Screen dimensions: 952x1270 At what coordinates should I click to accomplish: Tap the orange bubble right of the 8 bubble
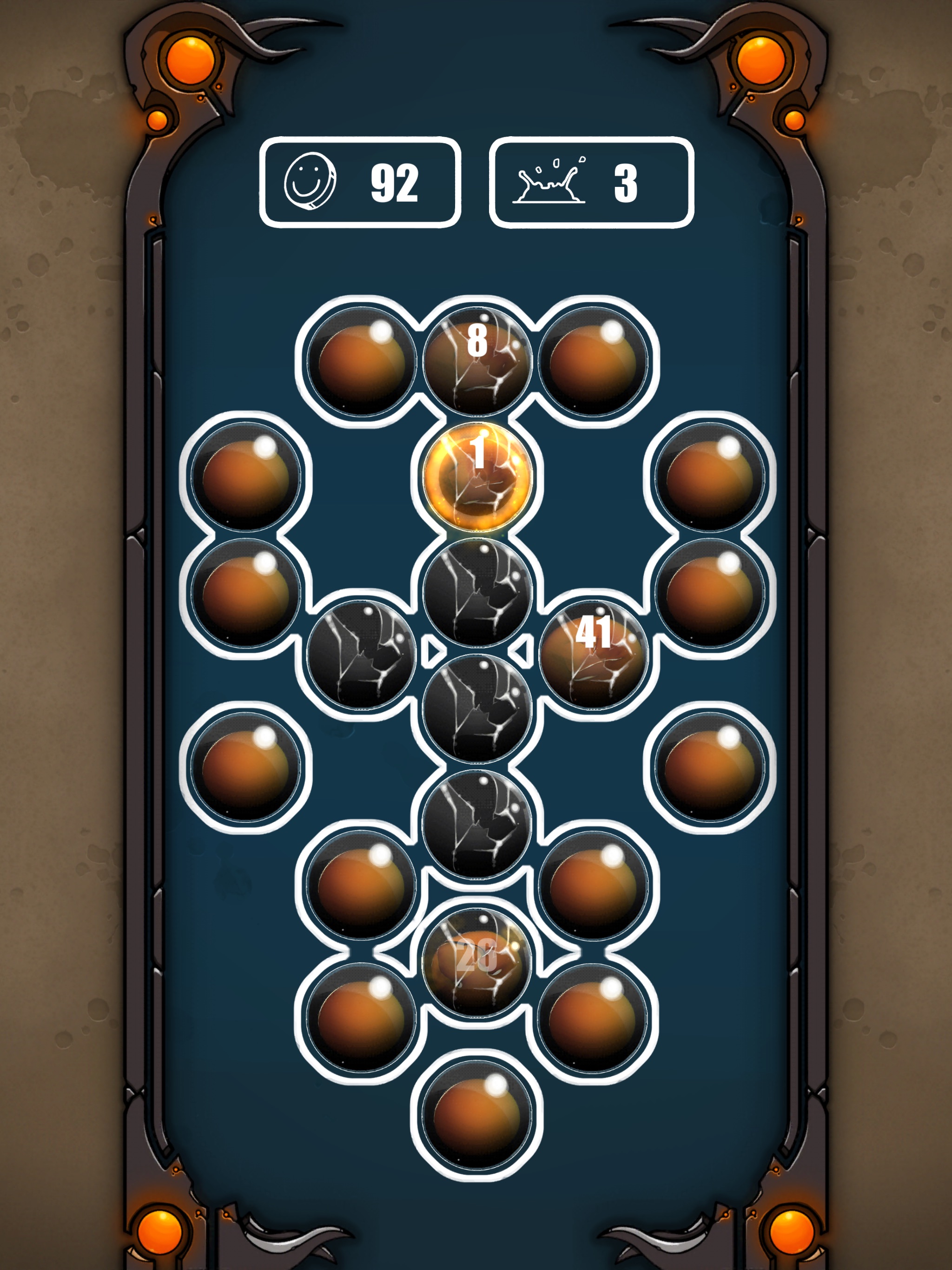(x=593, y=361)
